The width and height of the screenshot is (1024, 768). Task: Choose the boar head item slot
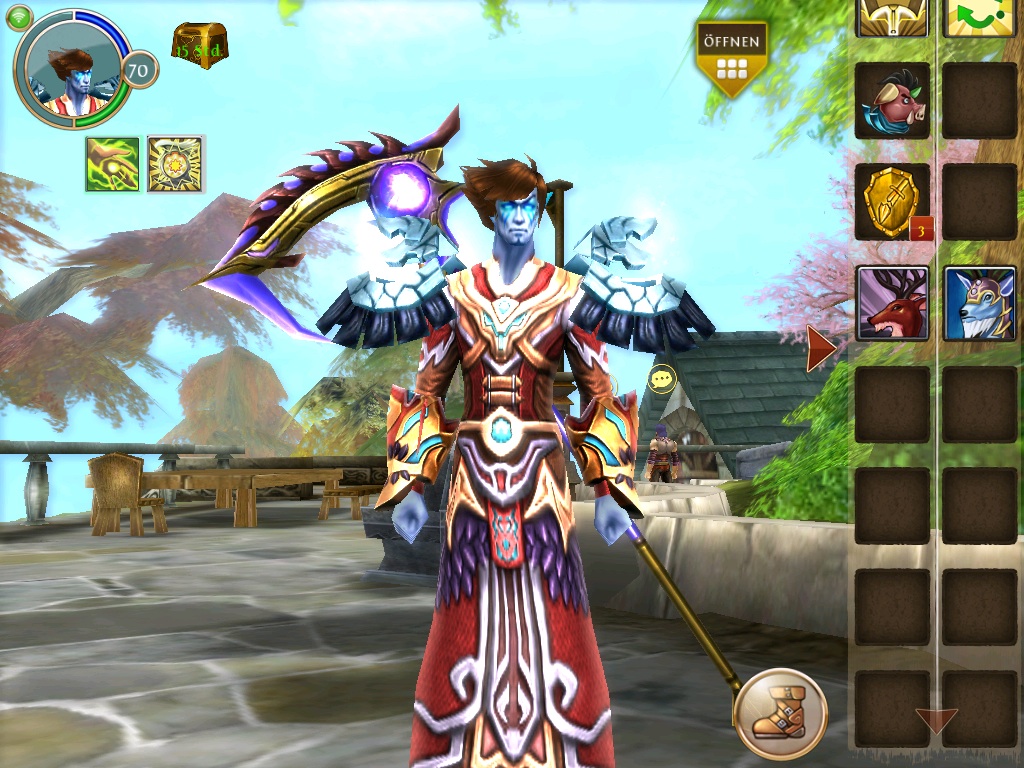coord(892,100)
